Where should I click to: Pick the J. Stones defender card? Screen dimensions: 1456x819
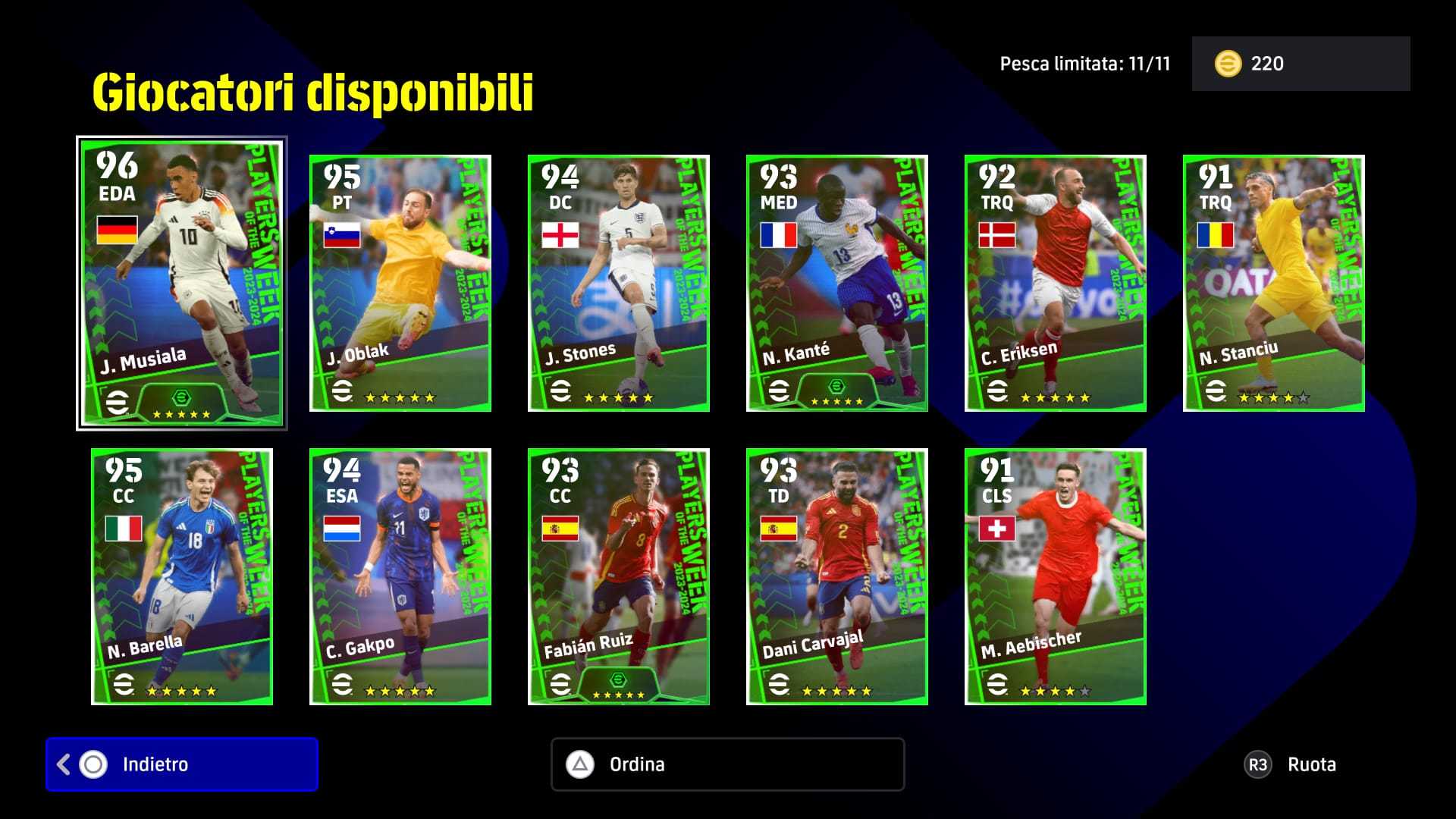coord(619,284)
